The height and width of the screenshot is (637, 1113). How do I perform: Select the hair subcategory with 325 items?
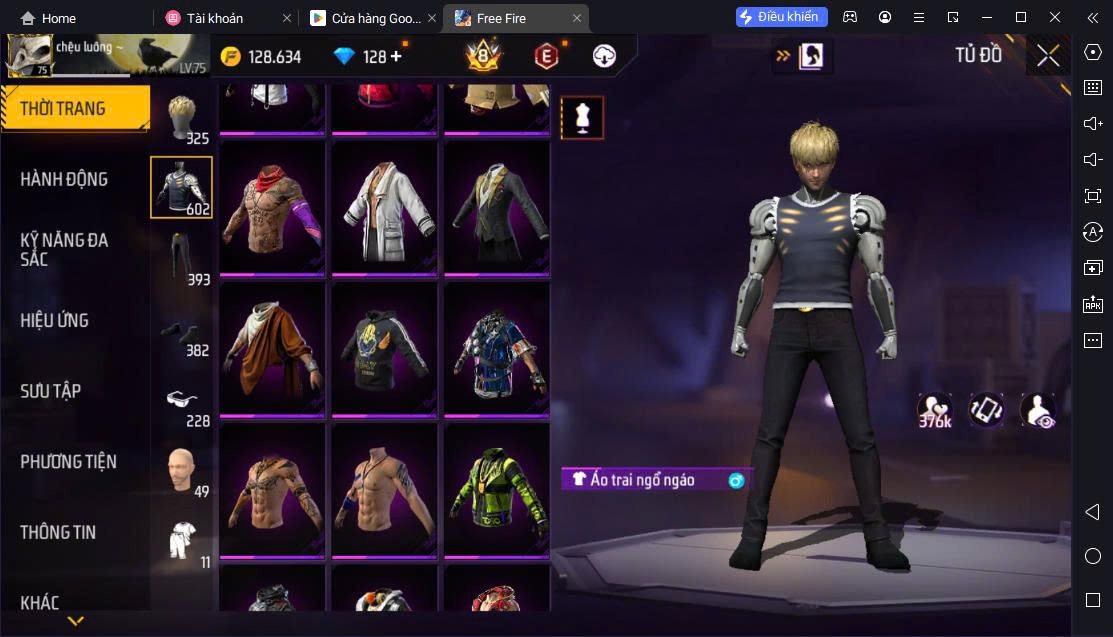pos(182,118)
